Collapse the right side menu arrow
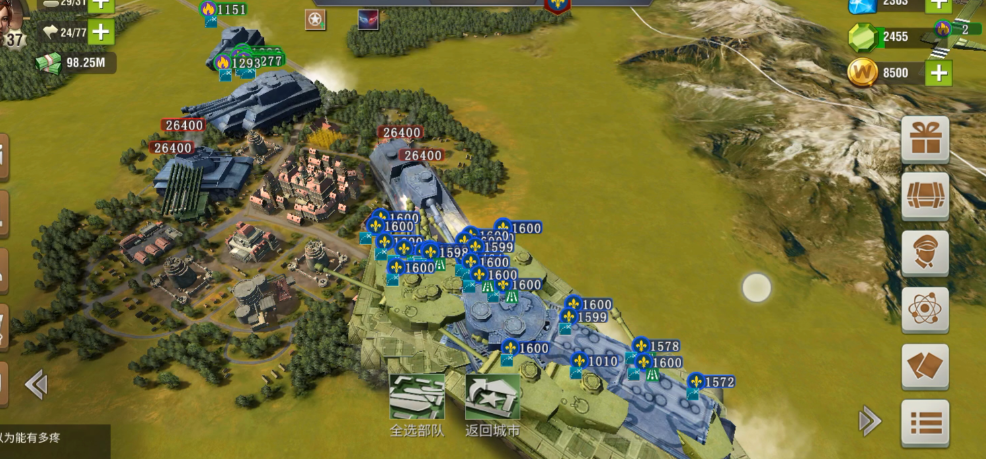Viewport: 986px width, 459px height. tap(870, 421)
